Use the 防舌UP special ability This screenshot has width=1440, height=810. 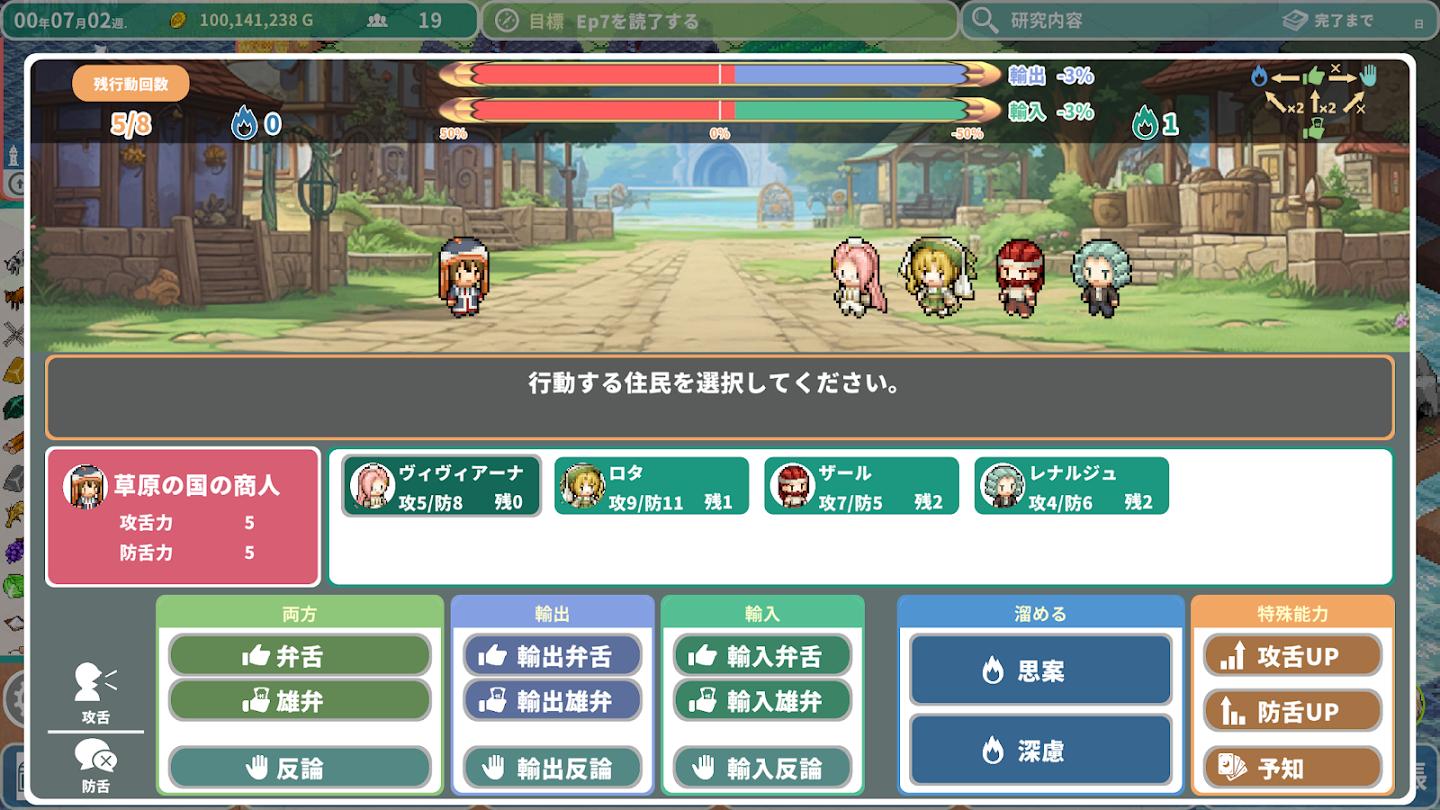(1293, 712)
